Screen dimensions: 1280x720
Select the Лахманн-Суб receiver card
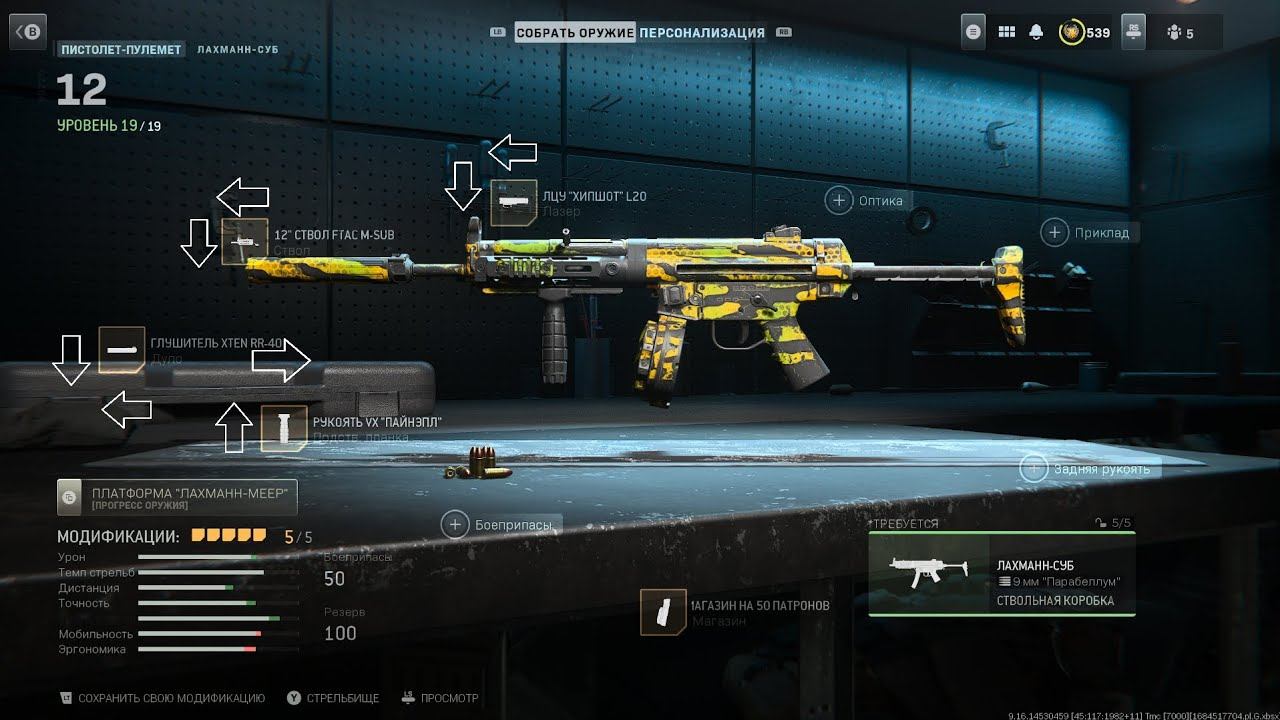1001,574
